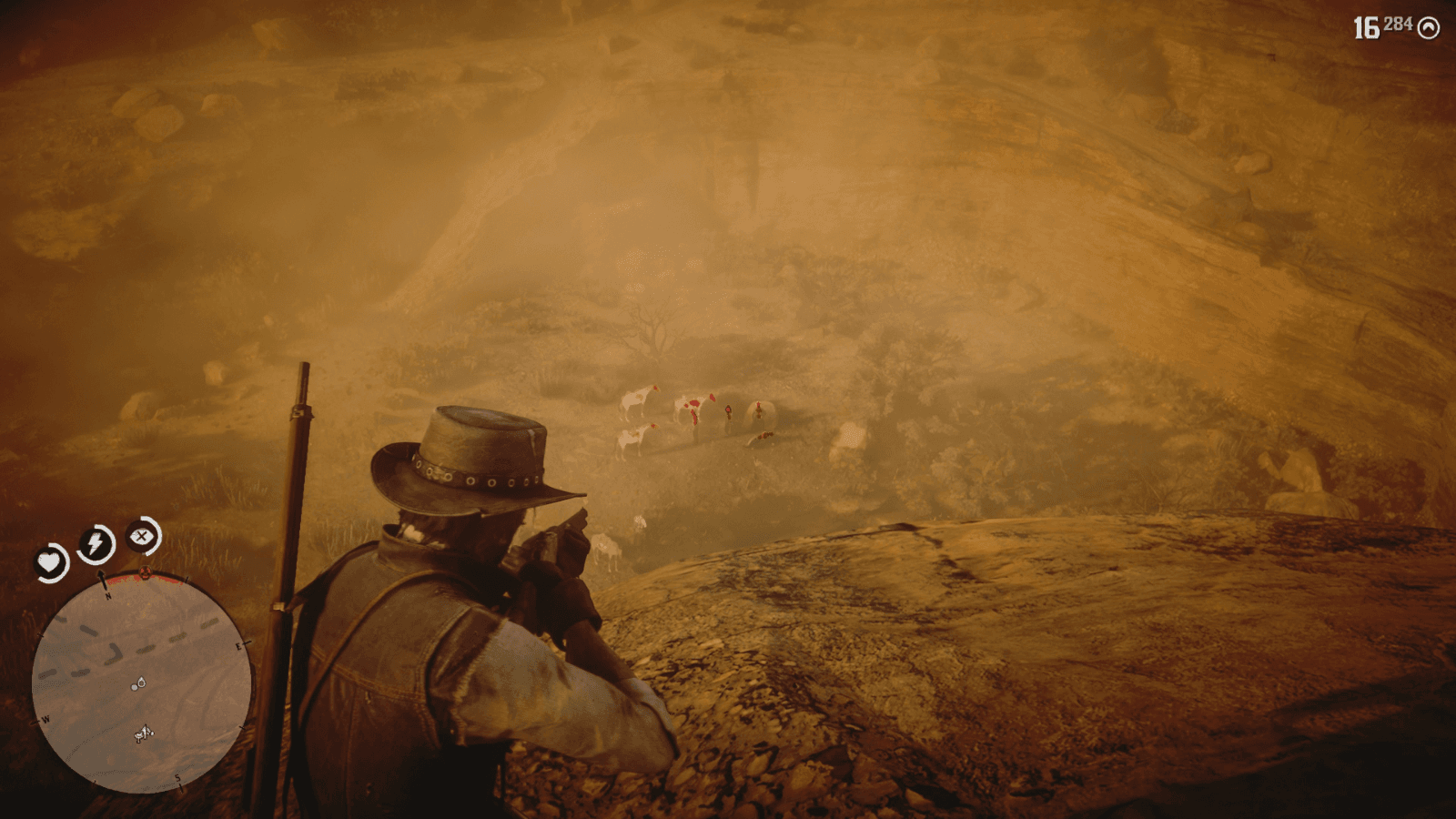
Task: Click the E compass letter on the minimap
Action: click(239, 647)
